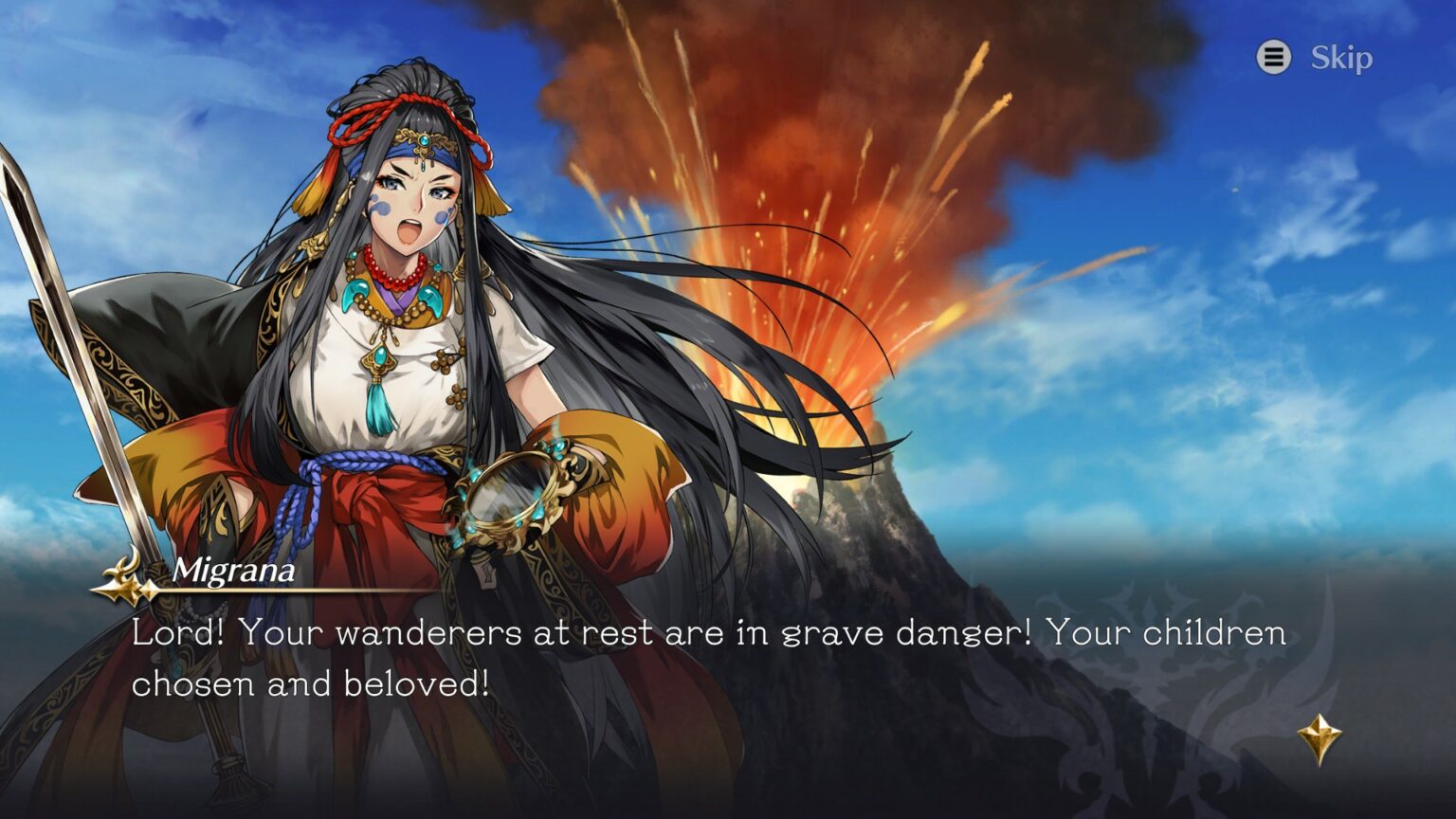Expand the menu using the circular hamburger button
Viewport: 1456px width, 819px height.
[x=1275, y=57]
